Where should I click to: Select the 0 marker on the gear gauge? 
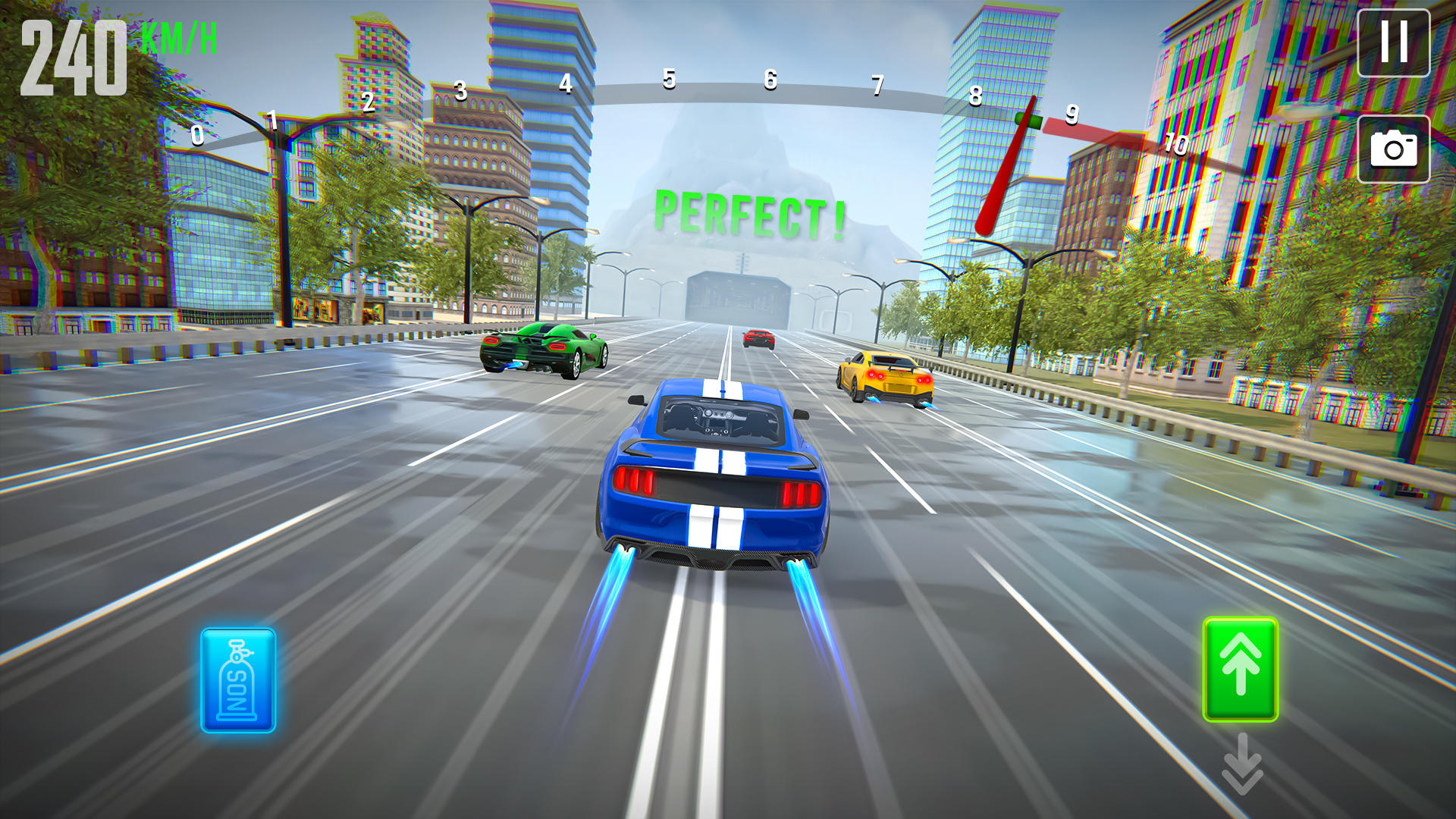(x=196, y=136)
